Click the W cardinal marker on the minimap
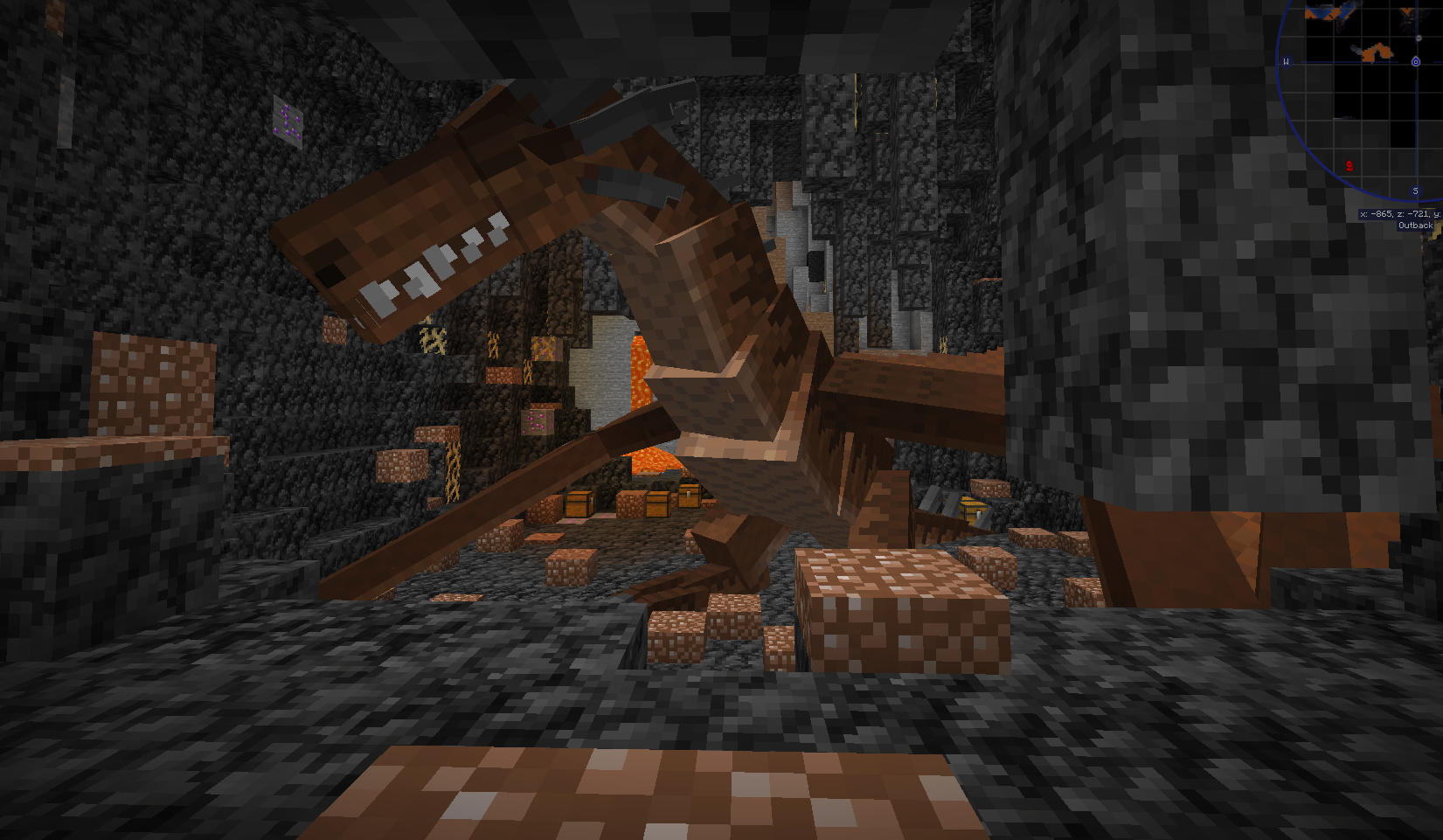The image size is (1443, 840). coord(1286,60)
